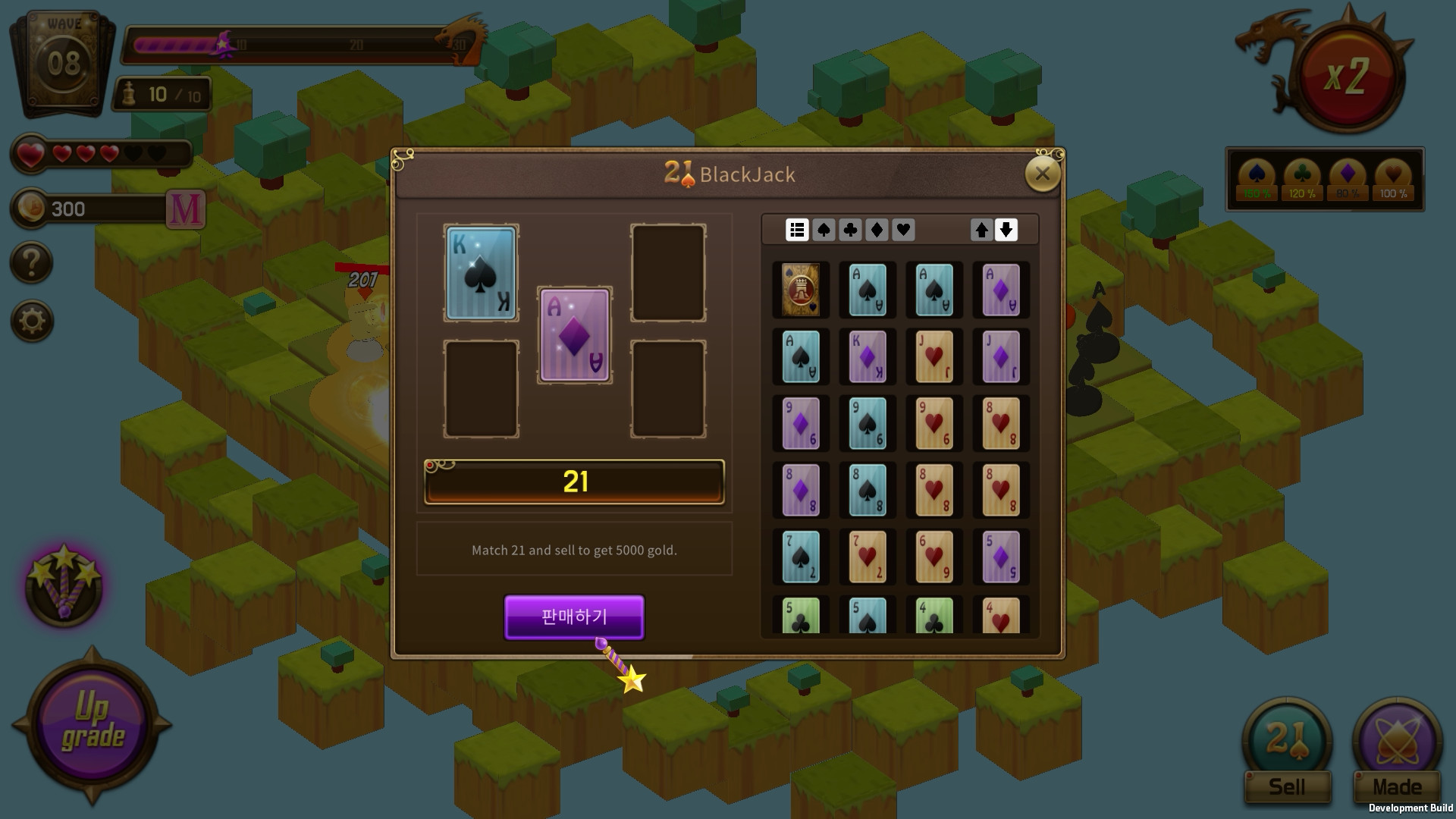Select the face-down card in the grid
Viewport: 1456px width, 819px height.
click(800, 290)
